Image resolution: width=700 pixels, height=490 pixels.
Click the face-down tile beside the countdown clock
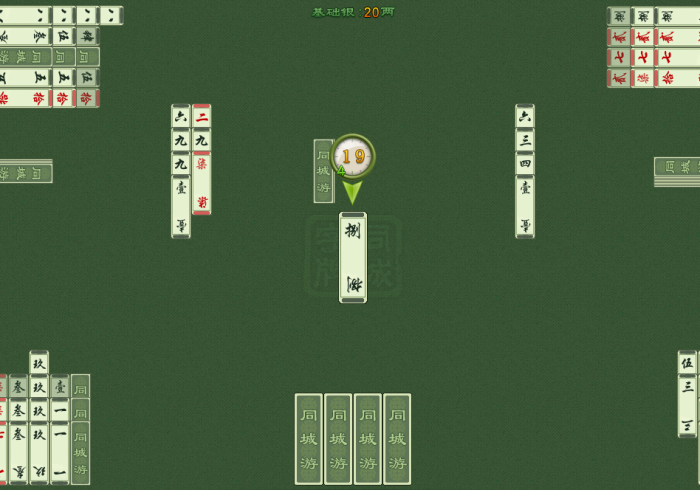[x=323, y=171]
